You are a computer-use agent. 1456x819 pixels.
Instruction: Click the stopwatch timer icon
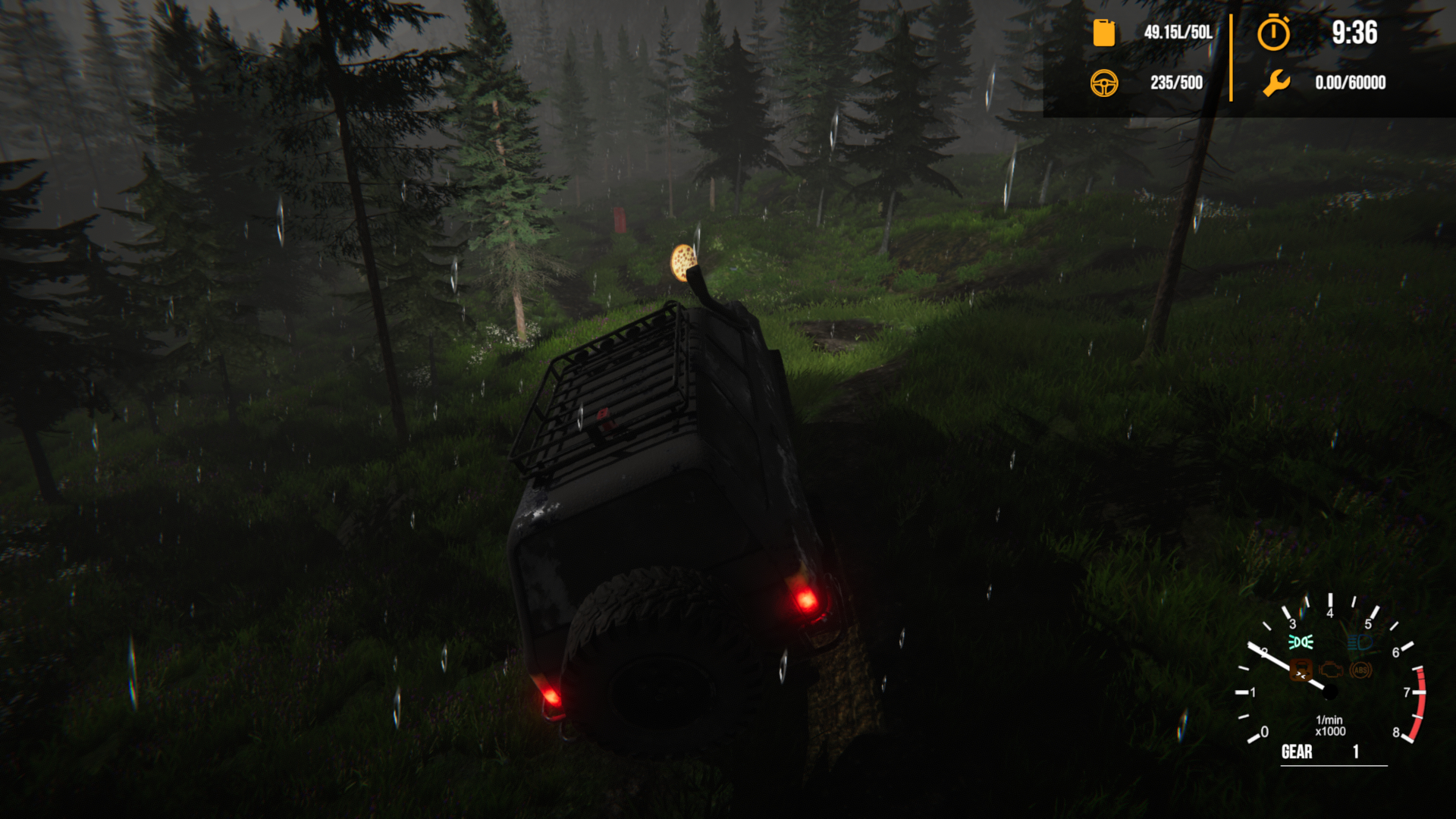point(1273,33)
